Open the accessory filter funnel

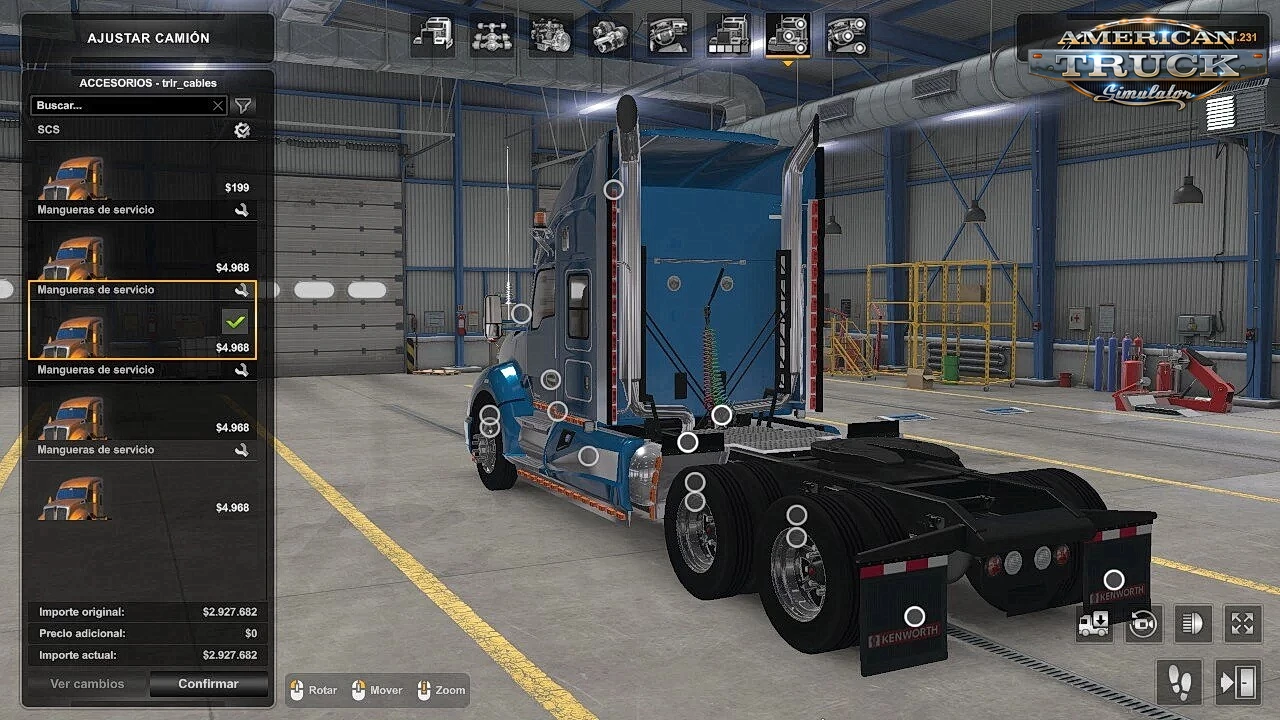pyautogui.click(x=243, y=105)
